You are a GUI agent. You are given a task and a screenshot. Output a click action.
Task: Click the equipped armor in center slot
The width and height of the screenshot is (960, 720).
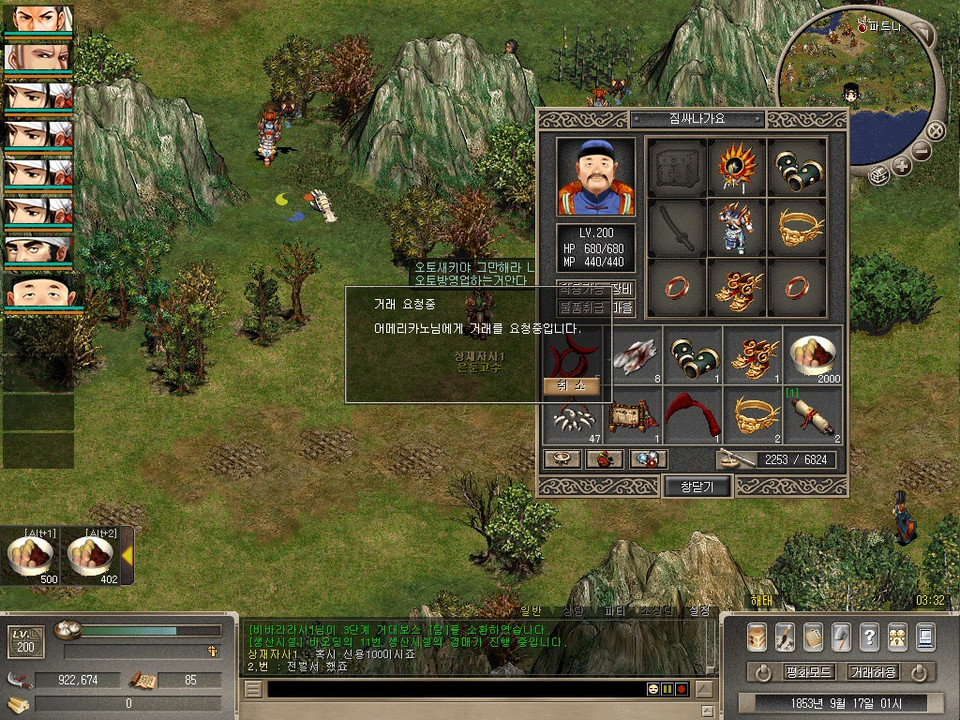coord(738,228)
